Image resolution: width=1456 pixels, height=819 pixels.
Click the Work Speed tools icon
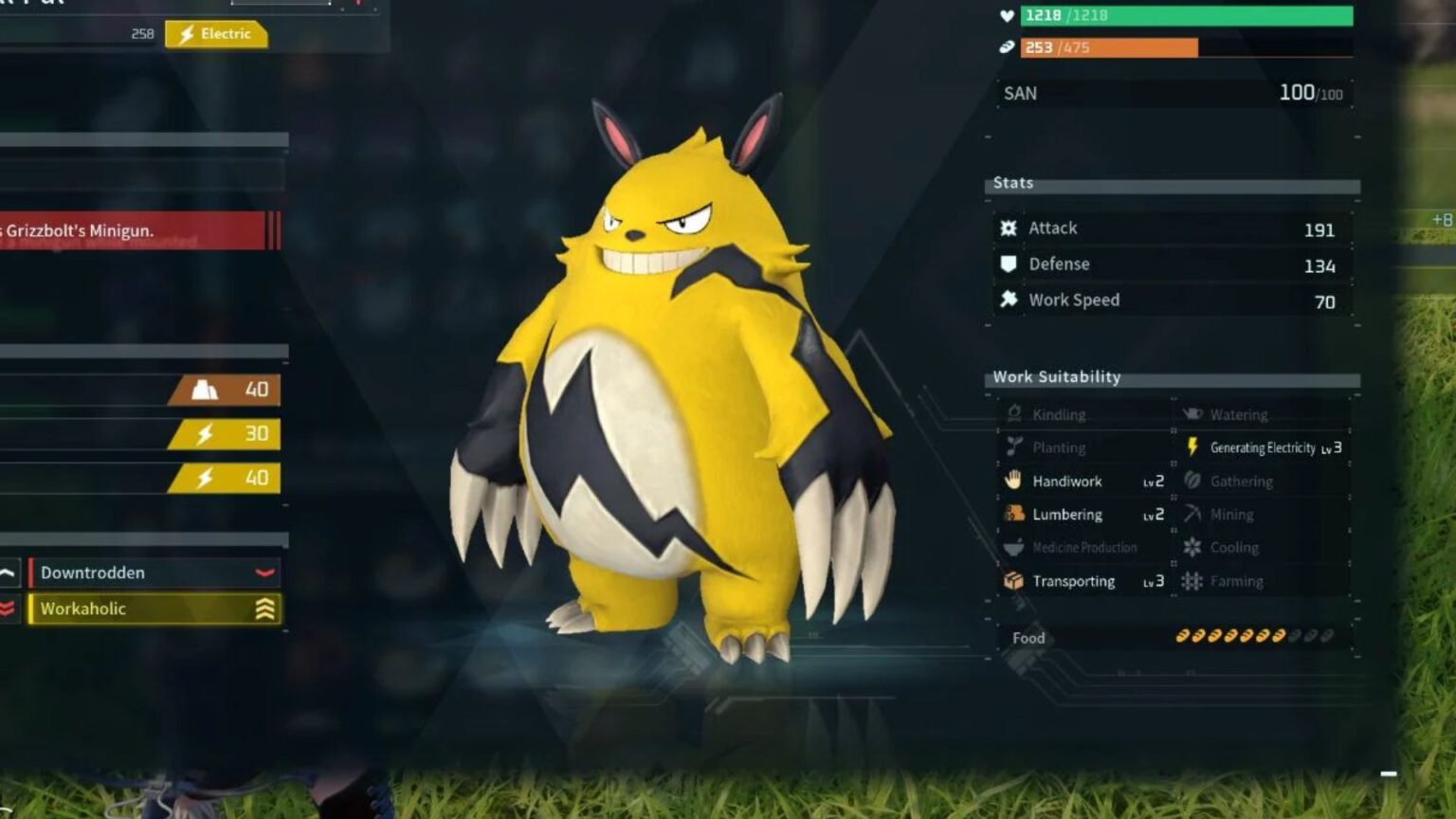[1009, 300]
